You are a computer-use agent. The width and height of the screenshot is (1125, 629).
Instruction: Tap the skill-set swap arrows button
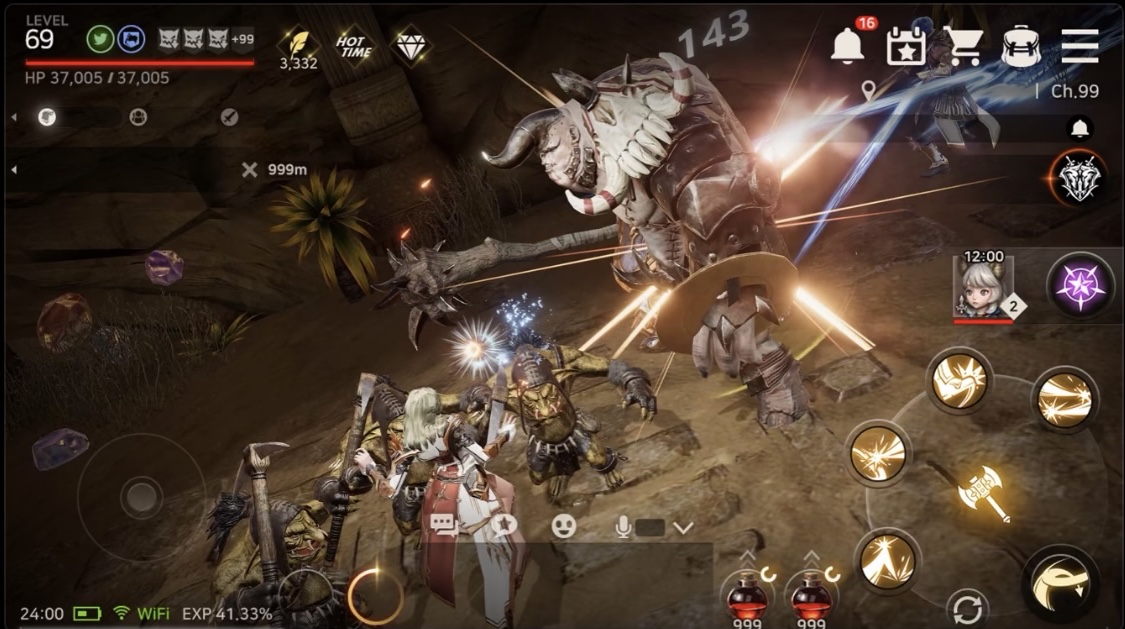(x=967, y=607)
